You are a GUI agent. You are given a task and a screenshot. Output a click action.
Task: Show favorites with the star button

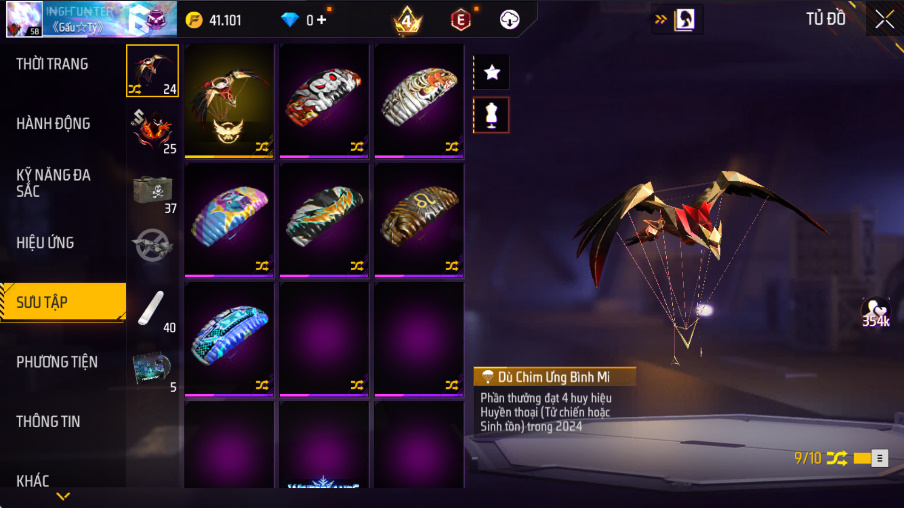pyautogui.click(x=491, y=72)
